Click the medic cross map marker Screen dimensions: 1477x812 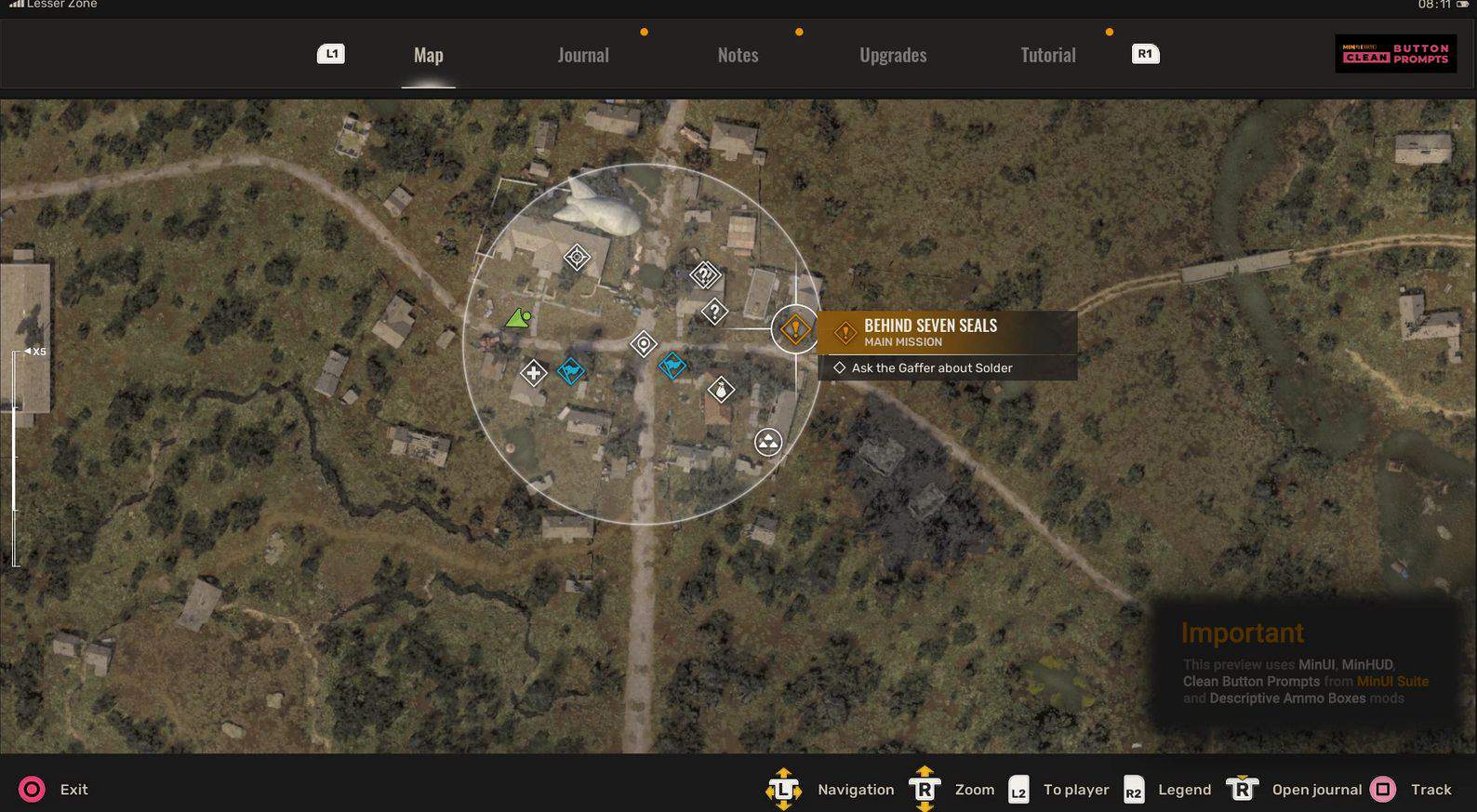[x=533, y=374]
